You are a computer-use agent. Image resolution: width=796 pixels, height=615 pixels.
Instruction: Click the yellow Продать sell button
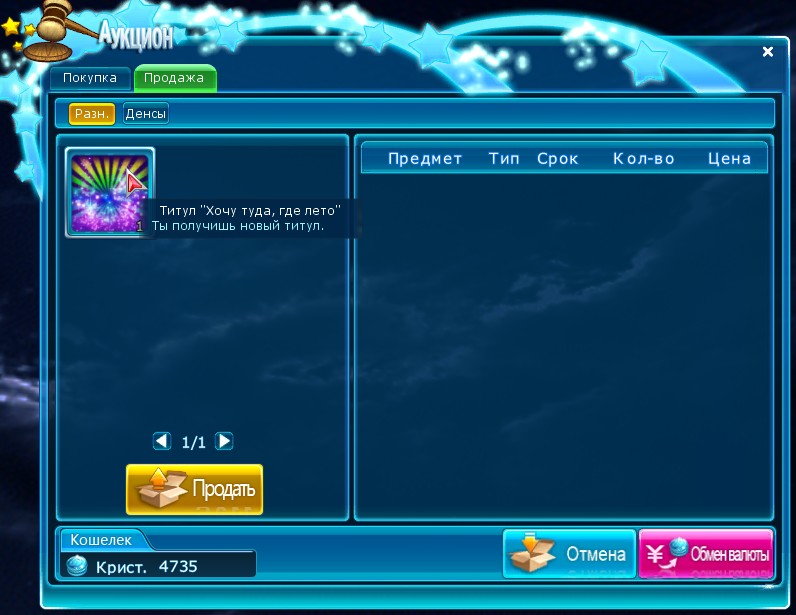(x=194, y=489)
